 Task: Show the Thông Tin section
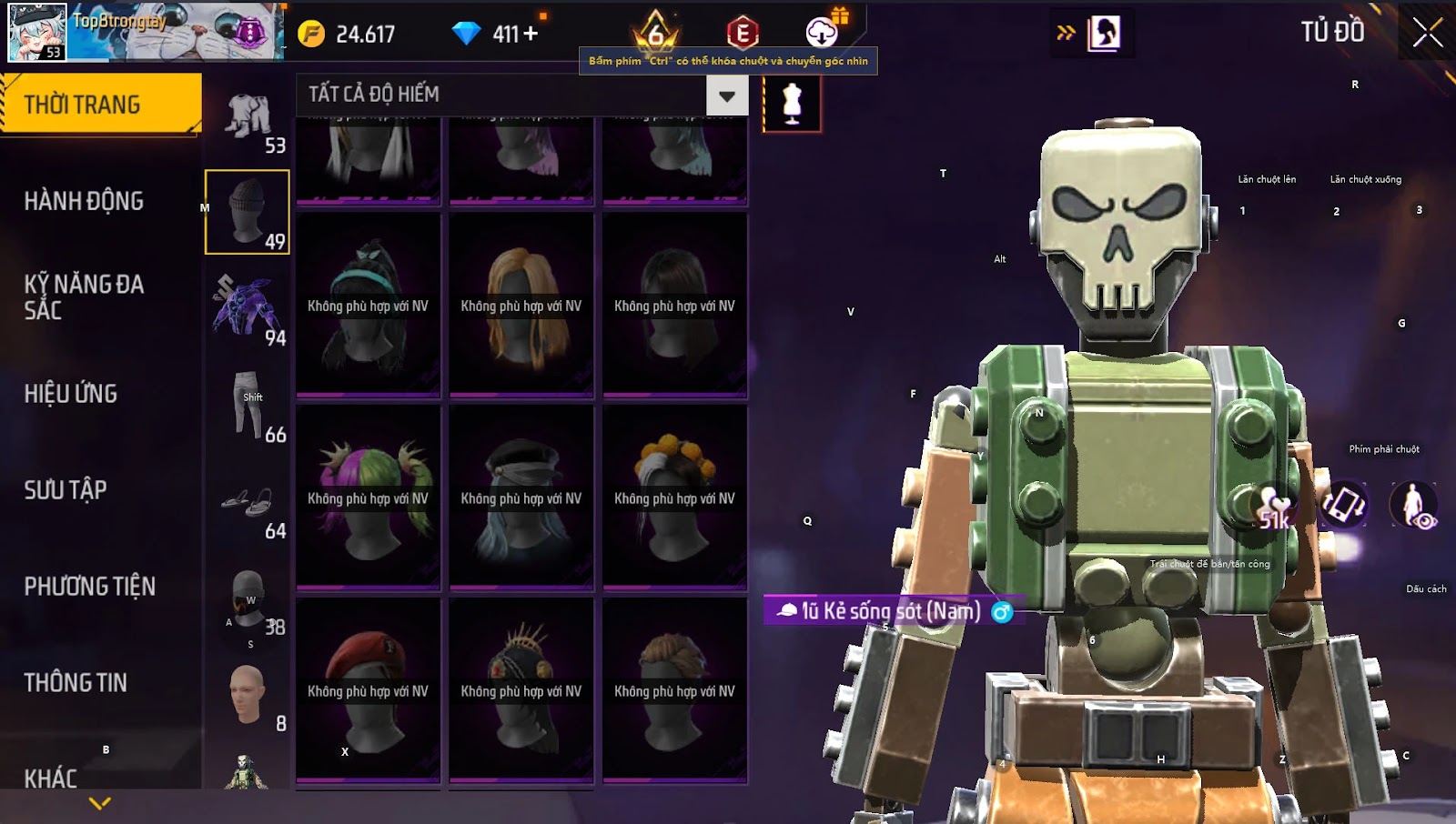(76, 683)
